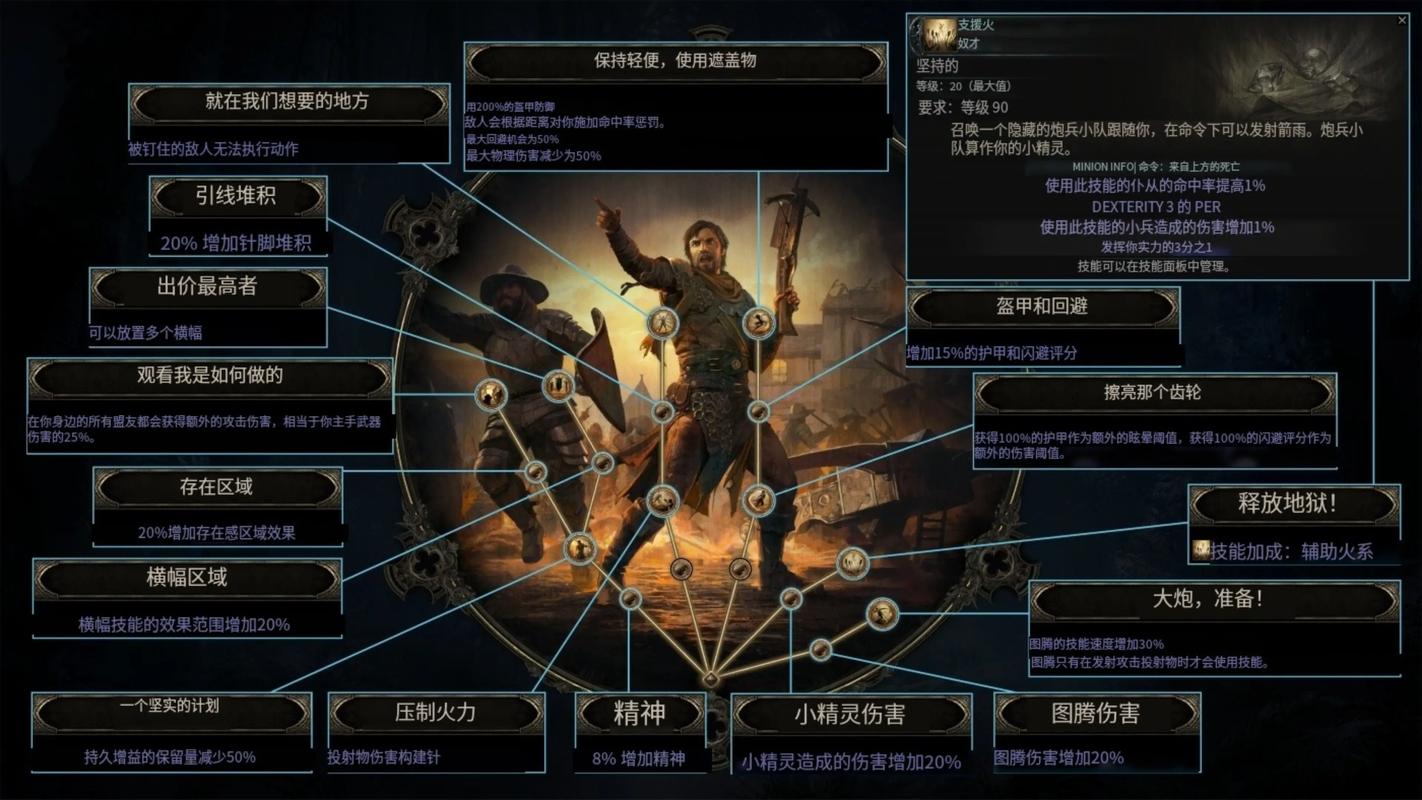Select the skill node linked to 保持轻便，使用遮盖物

pyautogui.click(x=757, y=322)
